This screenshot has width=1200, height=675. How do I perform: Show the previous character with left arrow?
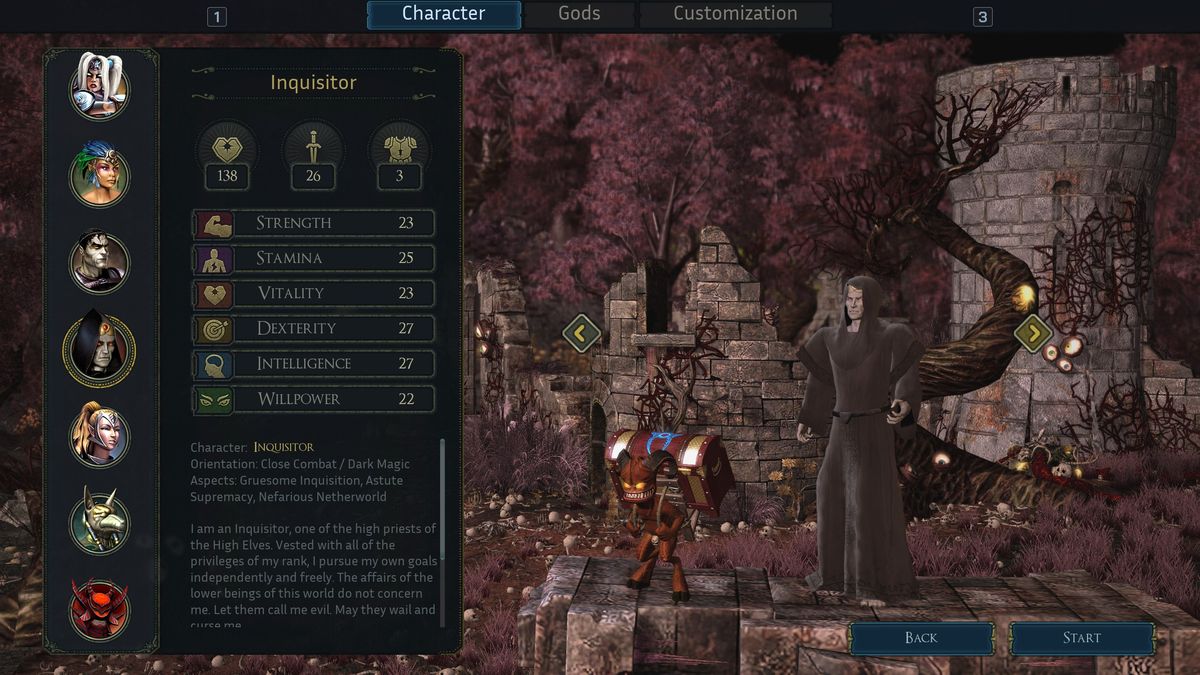[581, 333]
